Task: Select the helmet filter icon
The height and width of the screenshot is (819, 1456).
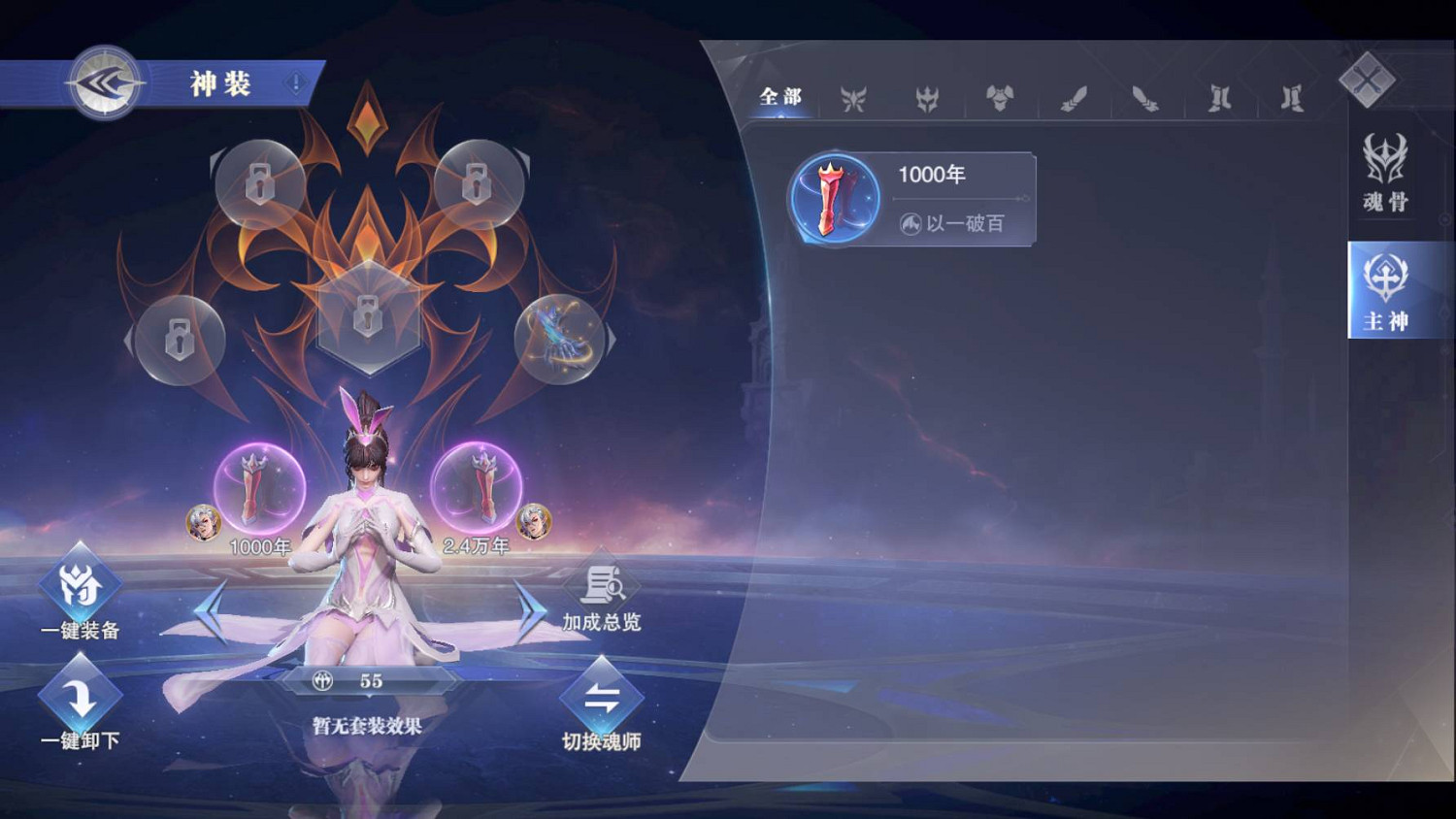Action: 927,98
